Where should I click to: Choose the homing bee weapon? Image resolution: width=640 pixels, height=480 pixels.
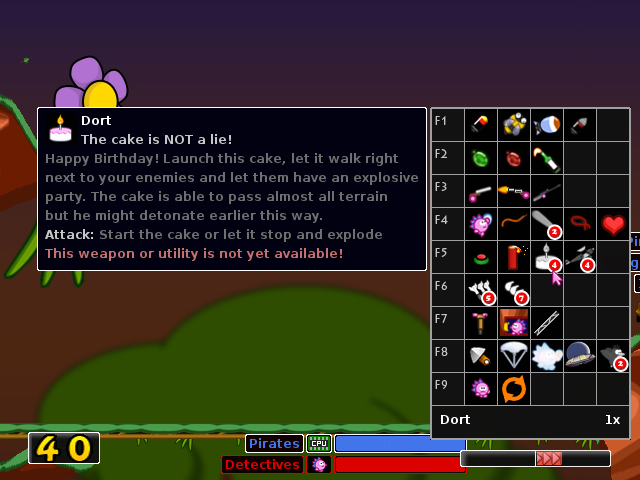tap(514, 124)
